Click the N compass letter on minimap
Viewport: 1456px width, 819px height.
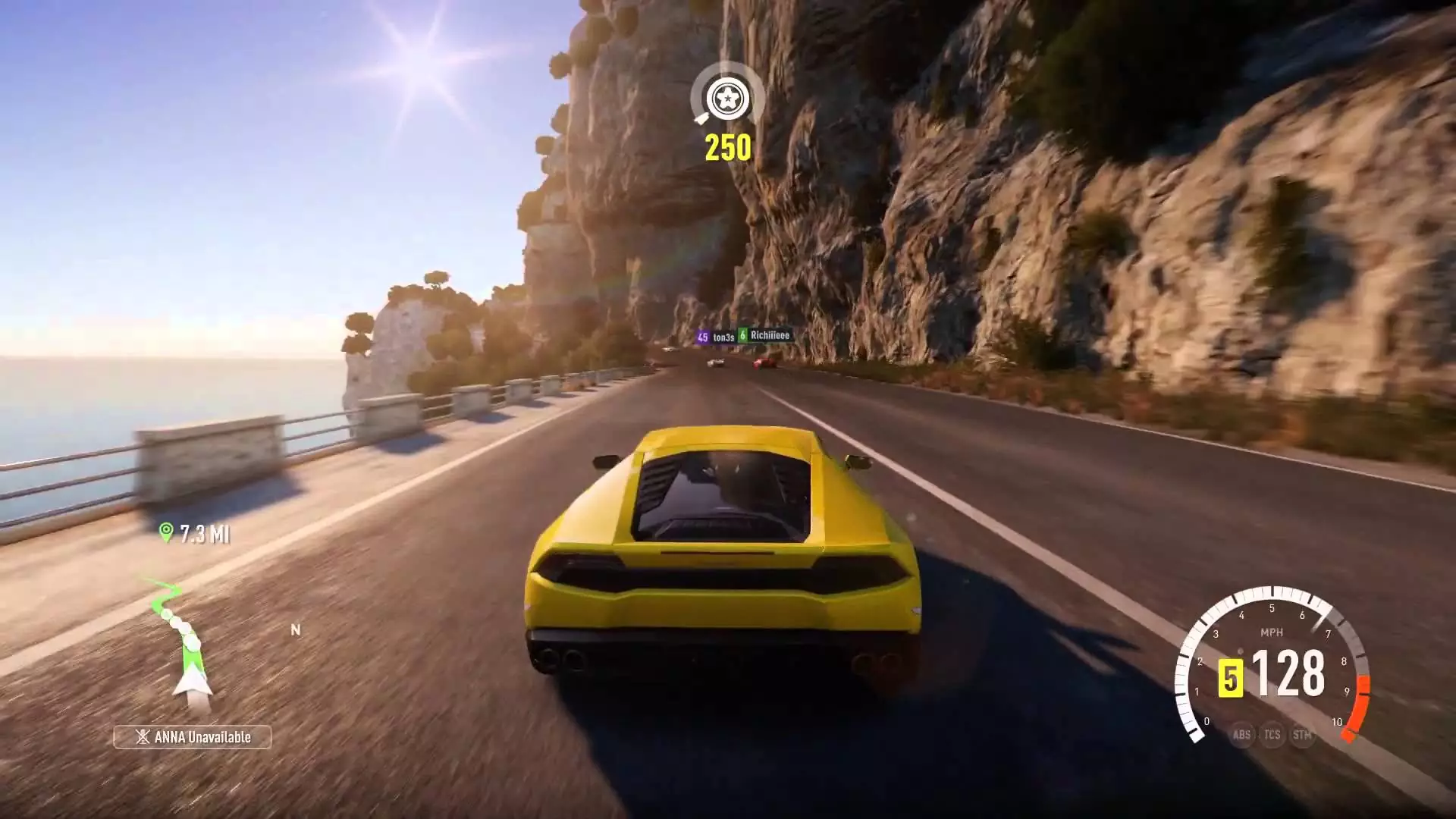295,629
